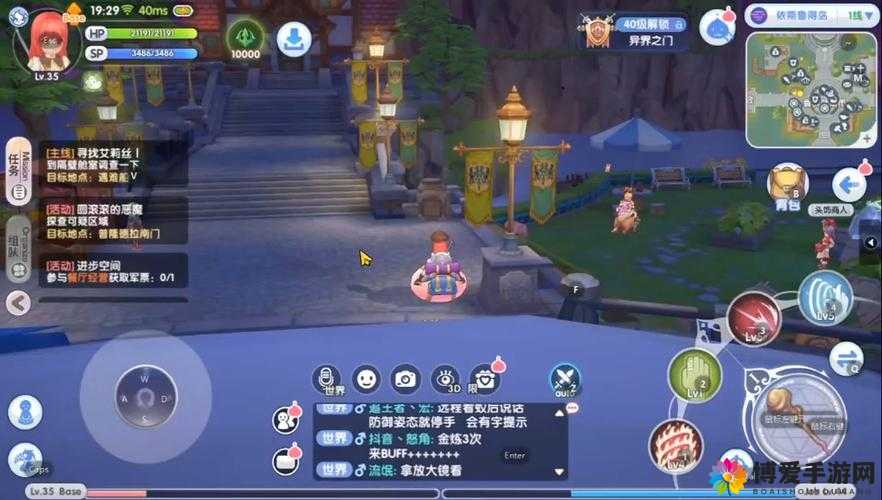Image resolution: width=882 pixels, height=500 pixels.
Task: Open the camera photo mode
Action: (x=405, y=379)
